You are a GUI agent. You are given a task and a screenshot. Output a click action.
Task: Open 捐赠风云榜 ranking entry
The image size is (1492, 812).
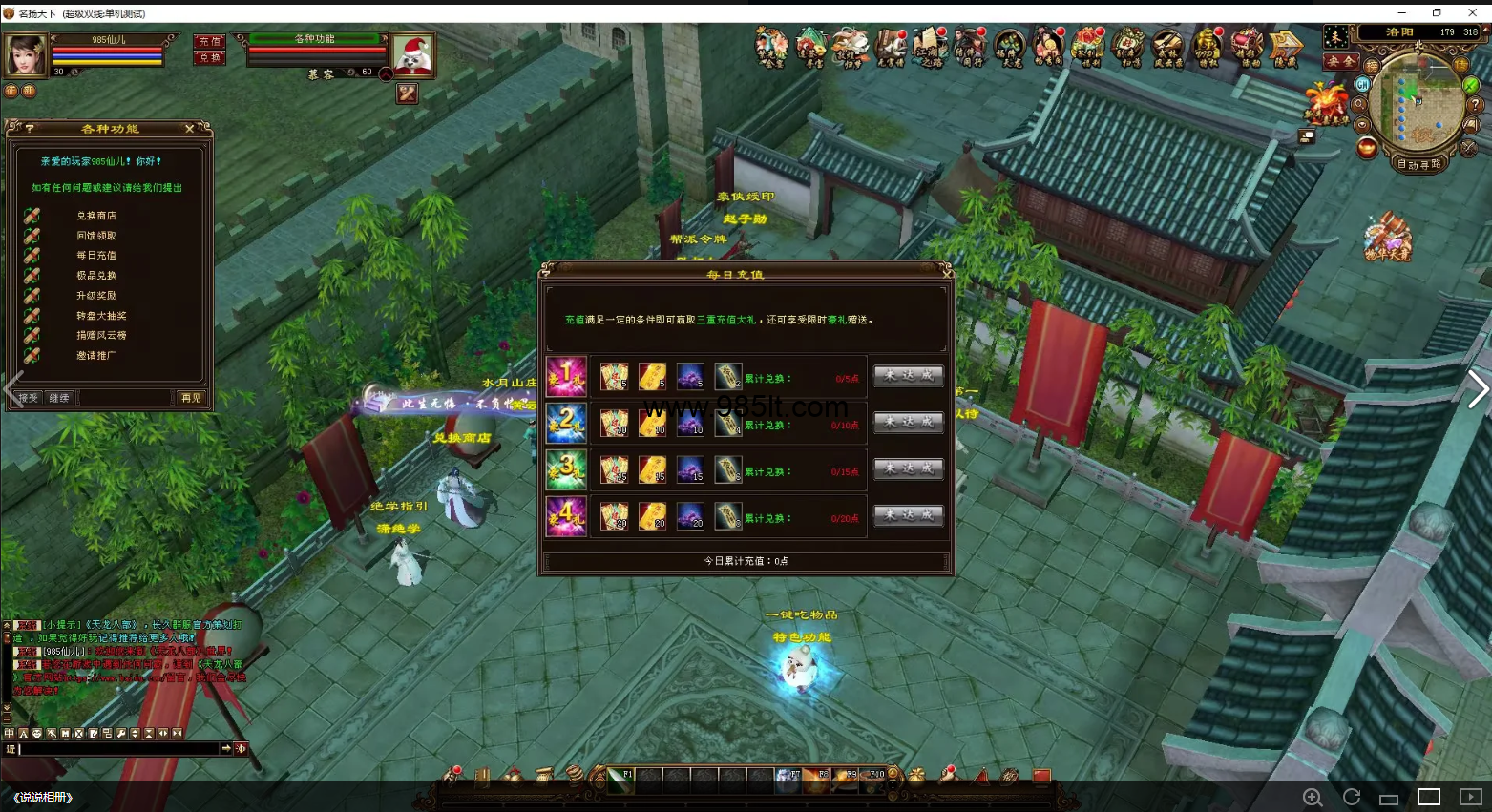101,336
